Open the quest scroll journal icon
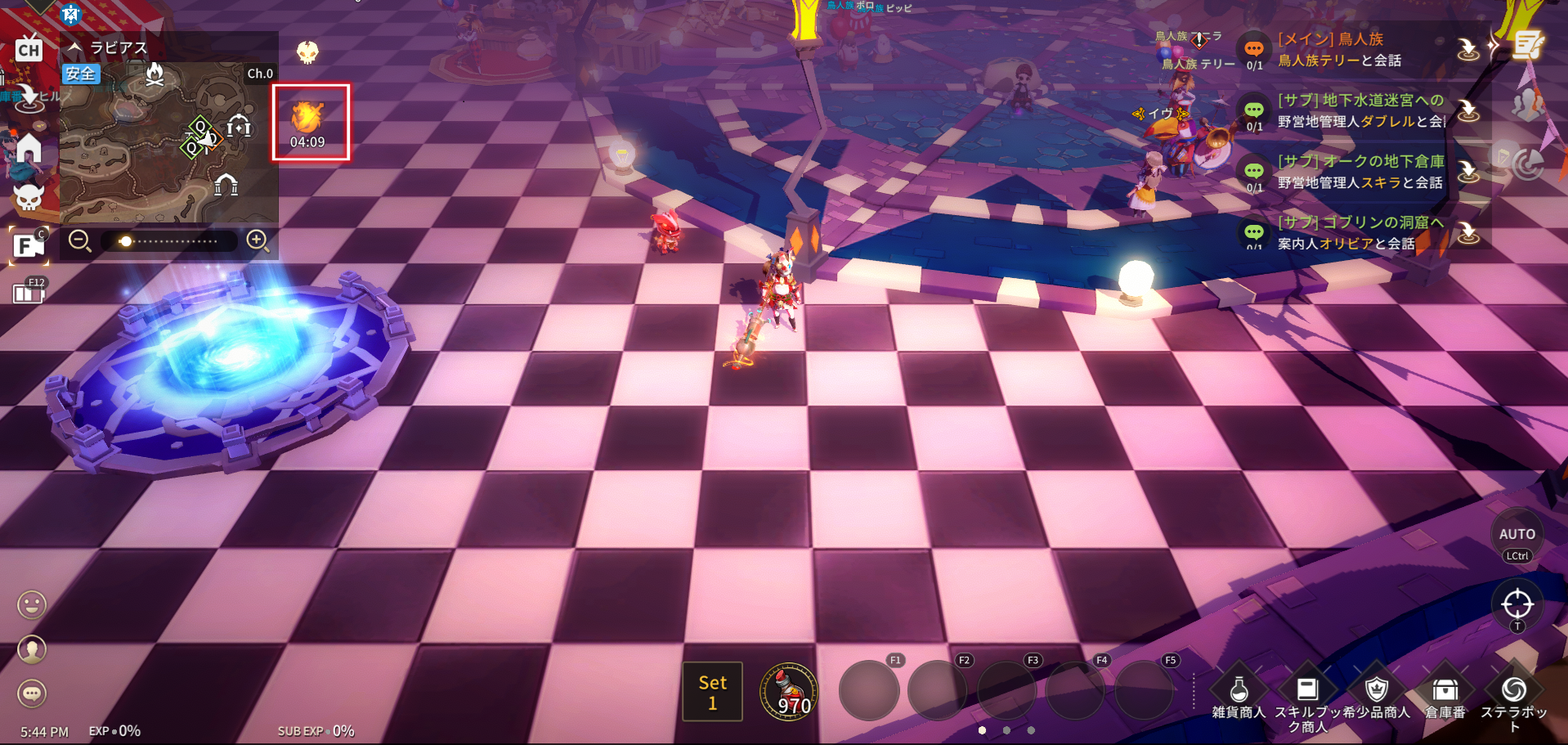The width and height of the screenshot is (1568, 745). point(1527,45)
